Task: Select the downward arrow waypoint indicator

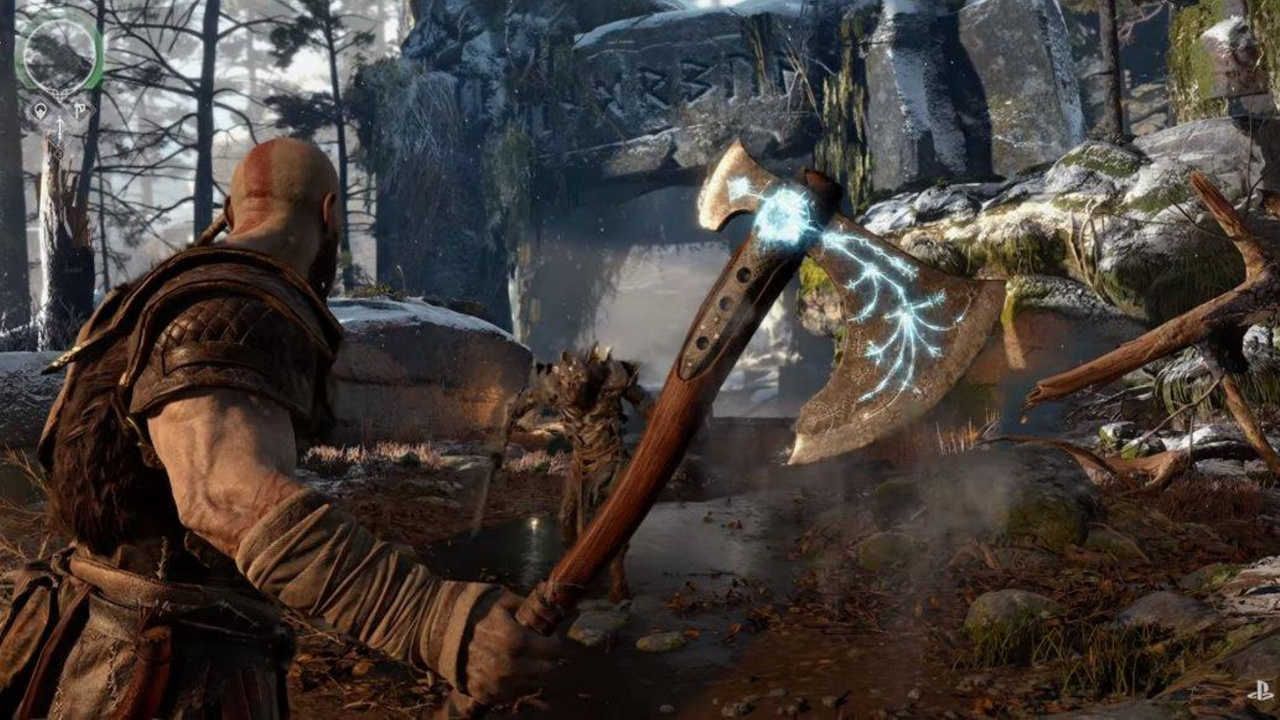Action: coord(60,128)
